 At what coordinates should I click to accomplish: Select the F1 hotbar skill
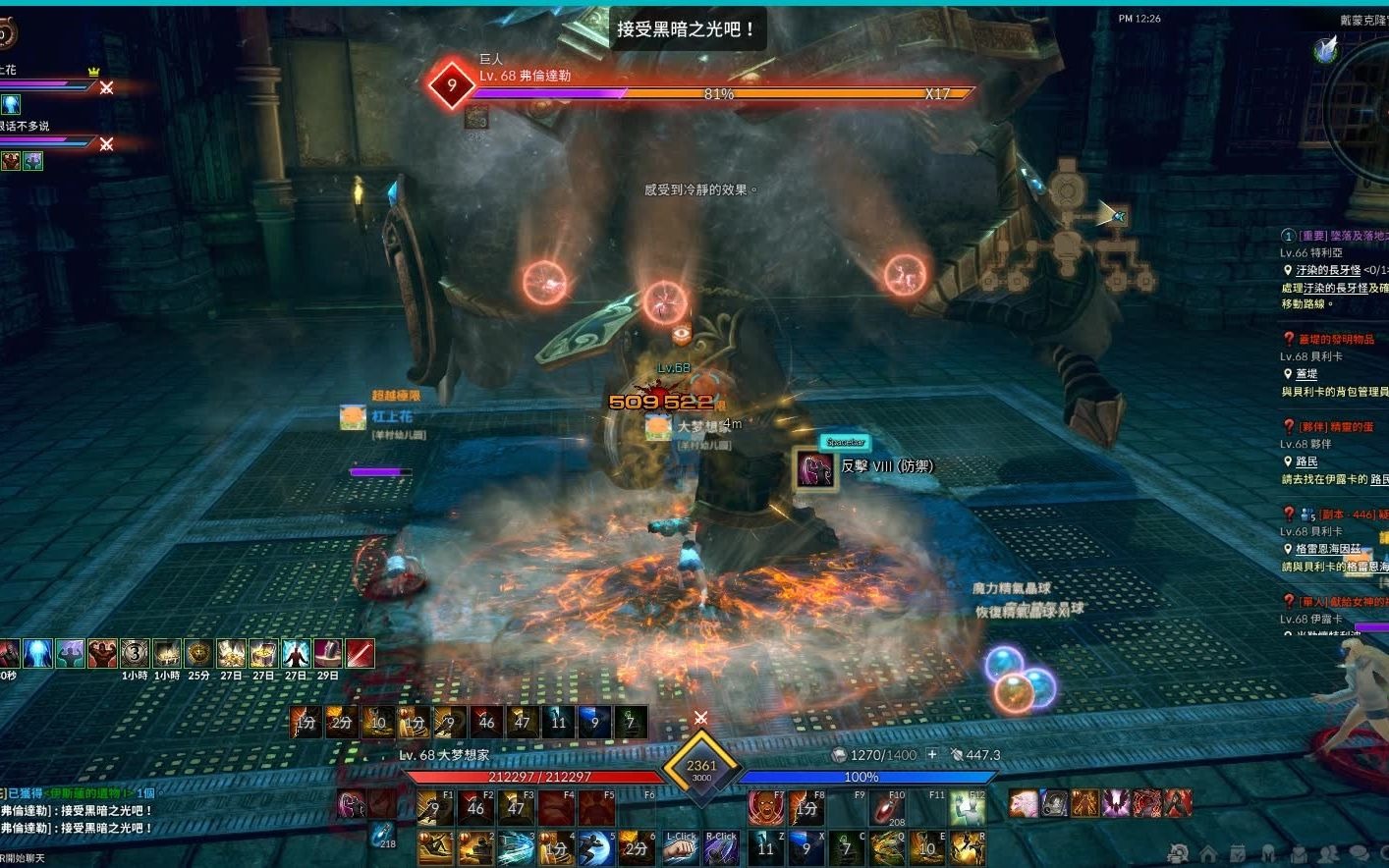[434, 808]
